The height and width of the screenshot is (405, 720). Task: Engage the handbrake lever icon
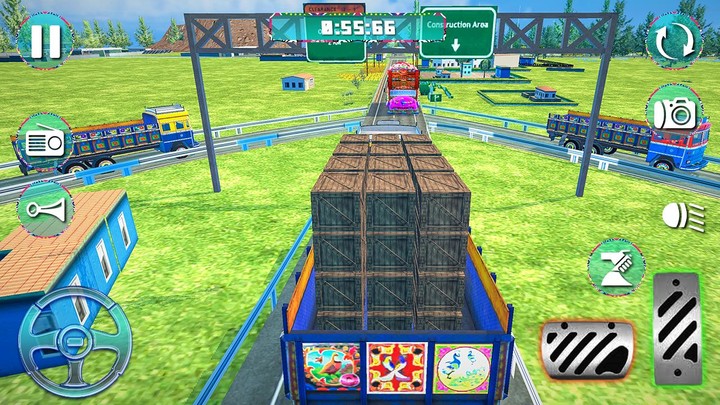click(x=615, y=267)
